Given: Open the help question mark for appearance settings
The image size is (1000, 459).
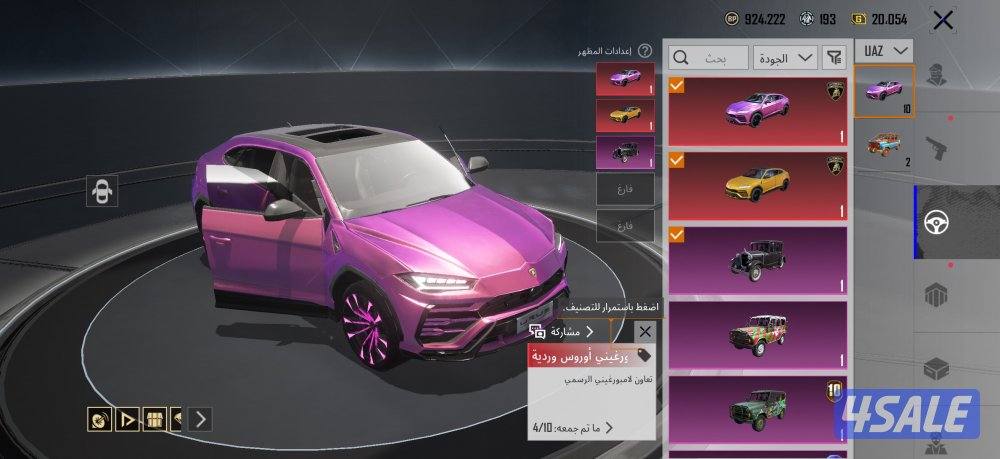Looking at the screenshot, I should point(645,50).
